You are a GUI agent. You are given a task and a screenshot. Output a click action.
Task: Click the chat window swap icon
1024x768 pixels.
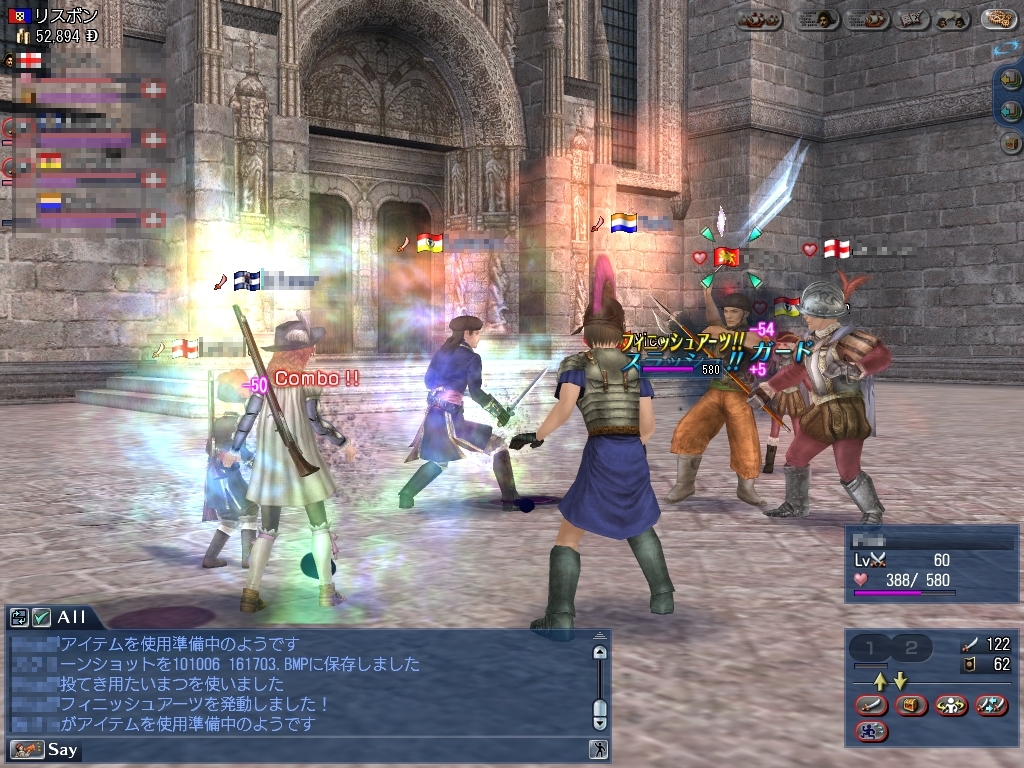[19, 617]
